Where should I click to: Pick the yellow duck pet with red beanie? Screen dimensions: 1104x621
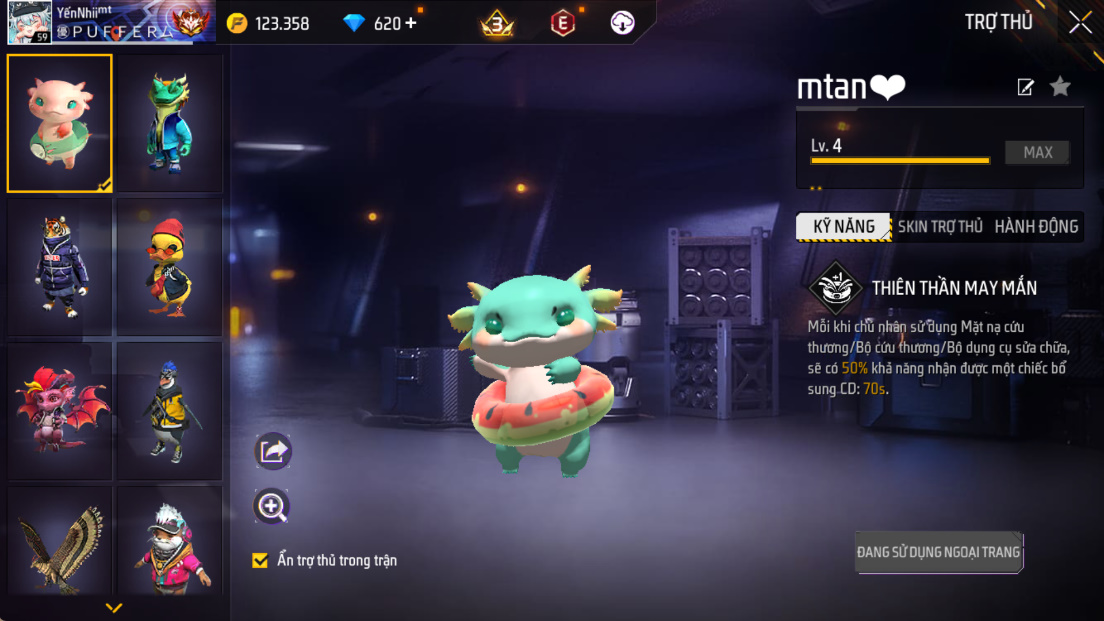pyautogui.click(x=169, y=267)
